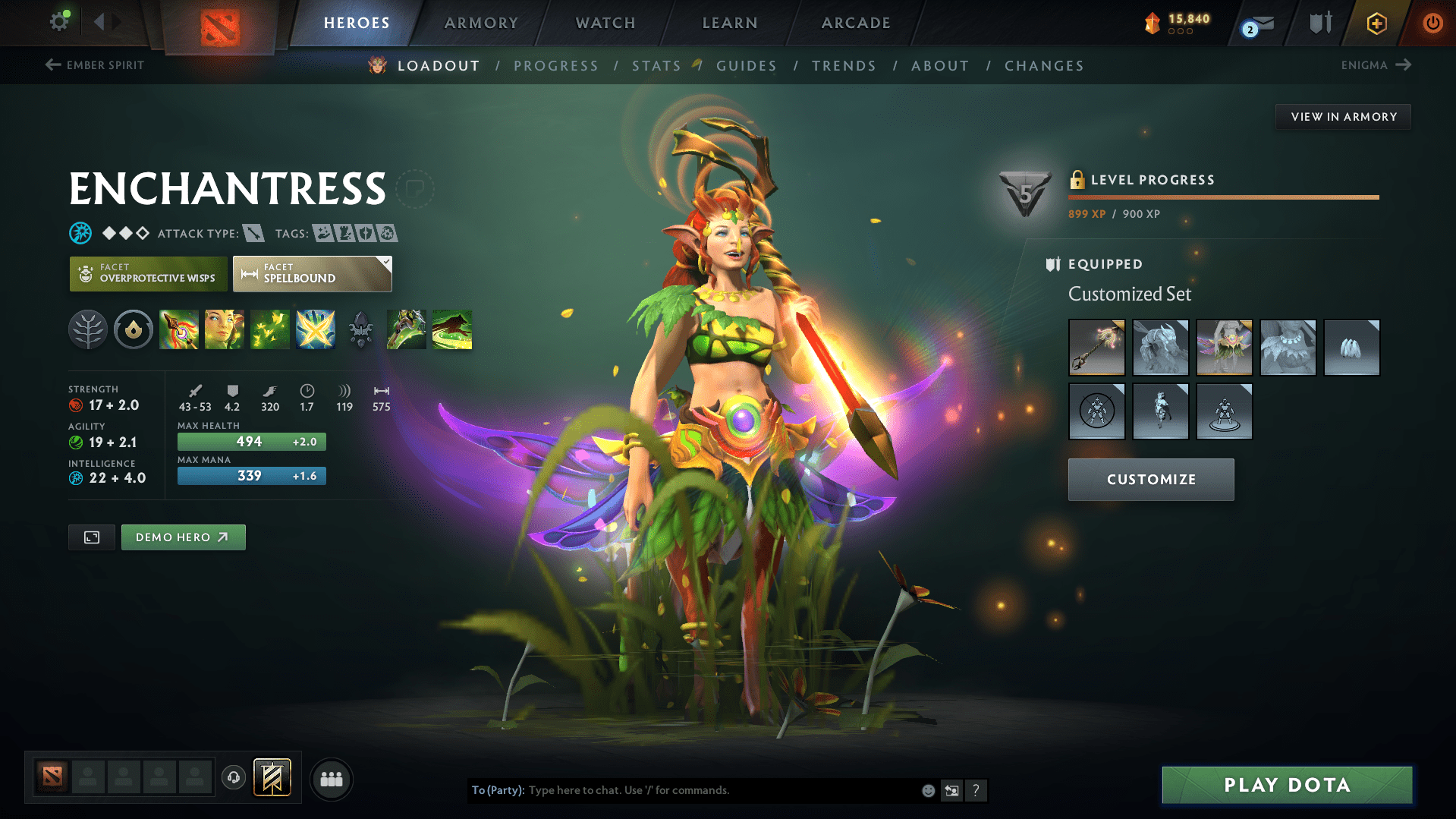View hero in Armory

coord(1343,117)
